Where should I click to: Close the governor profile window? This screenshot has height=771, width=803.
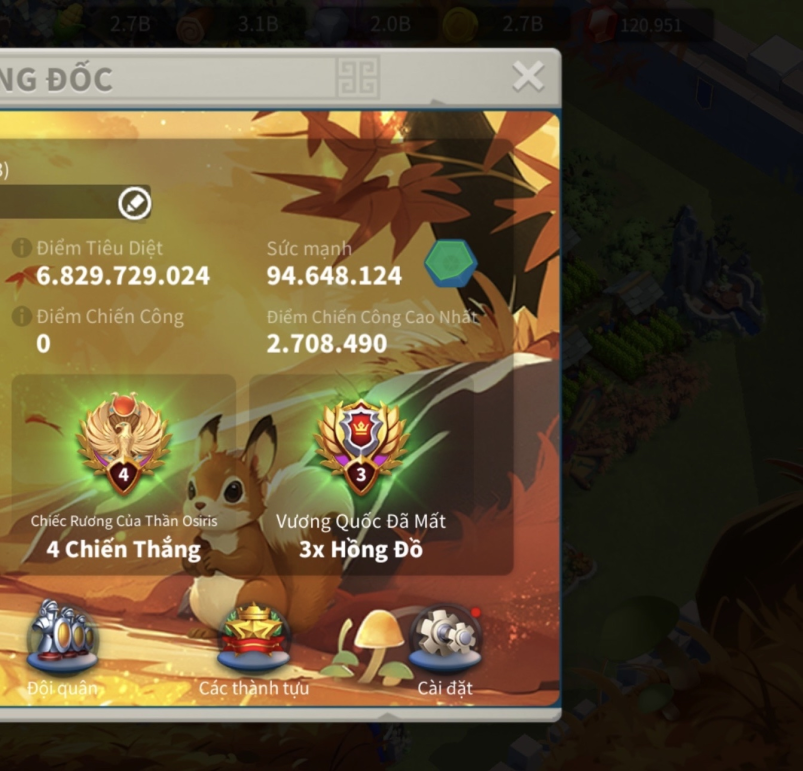click(527, 76)
